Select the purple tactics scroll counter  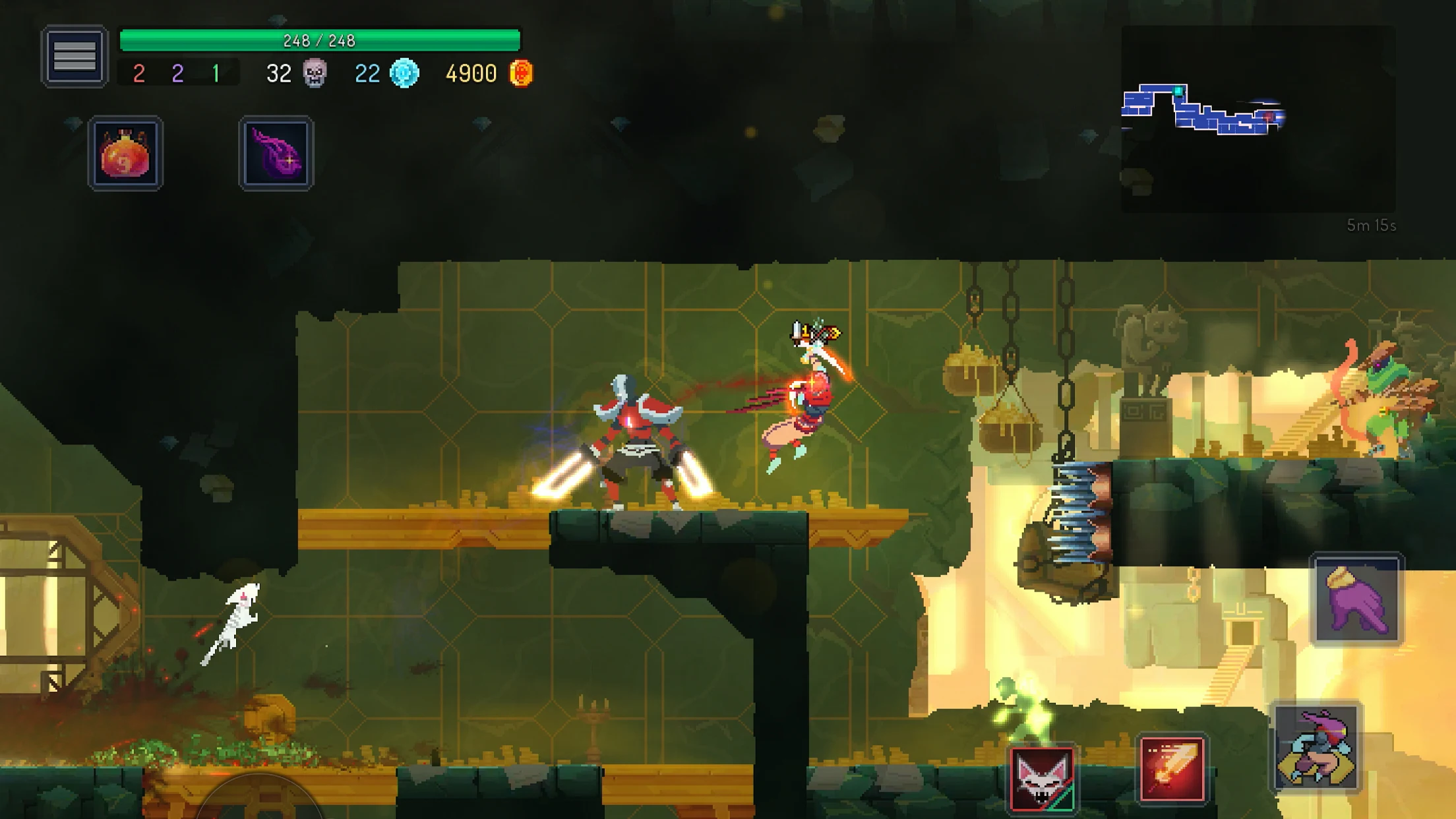coord(176,74)
